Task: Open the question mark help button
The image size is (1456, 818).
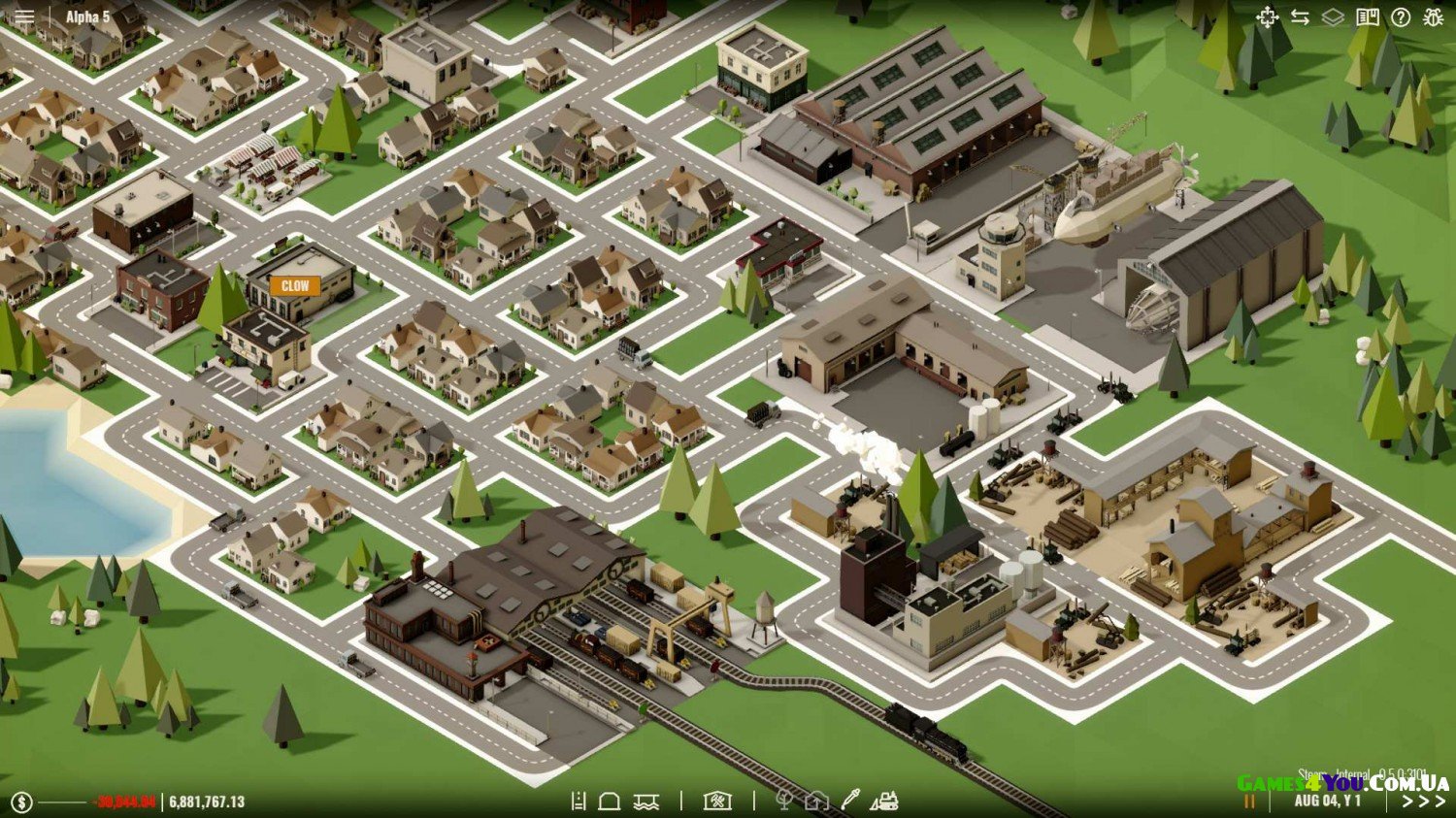Action: click(1401, 17)
